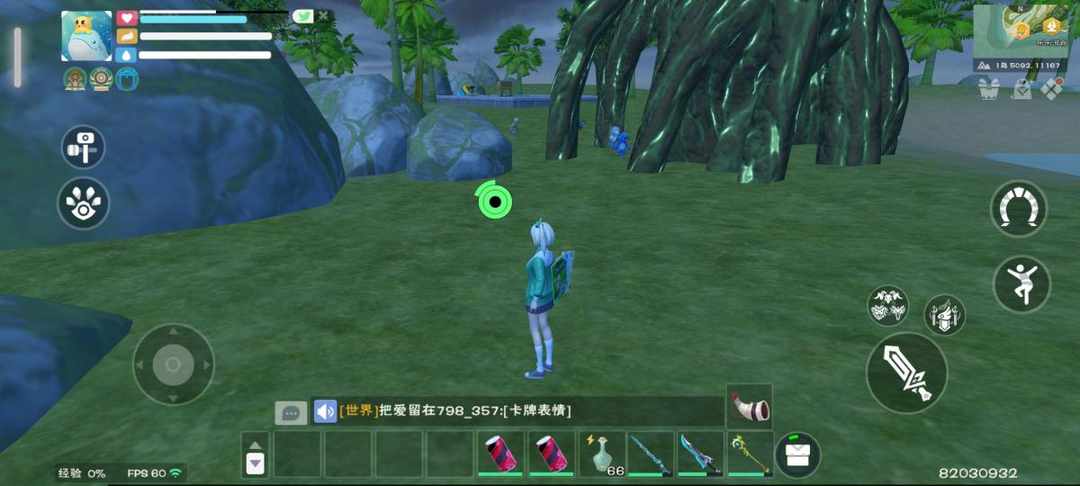This screenshot has height=486, width=1080.
Task: Tap the horseshoe mount button
Action: 1018,208
